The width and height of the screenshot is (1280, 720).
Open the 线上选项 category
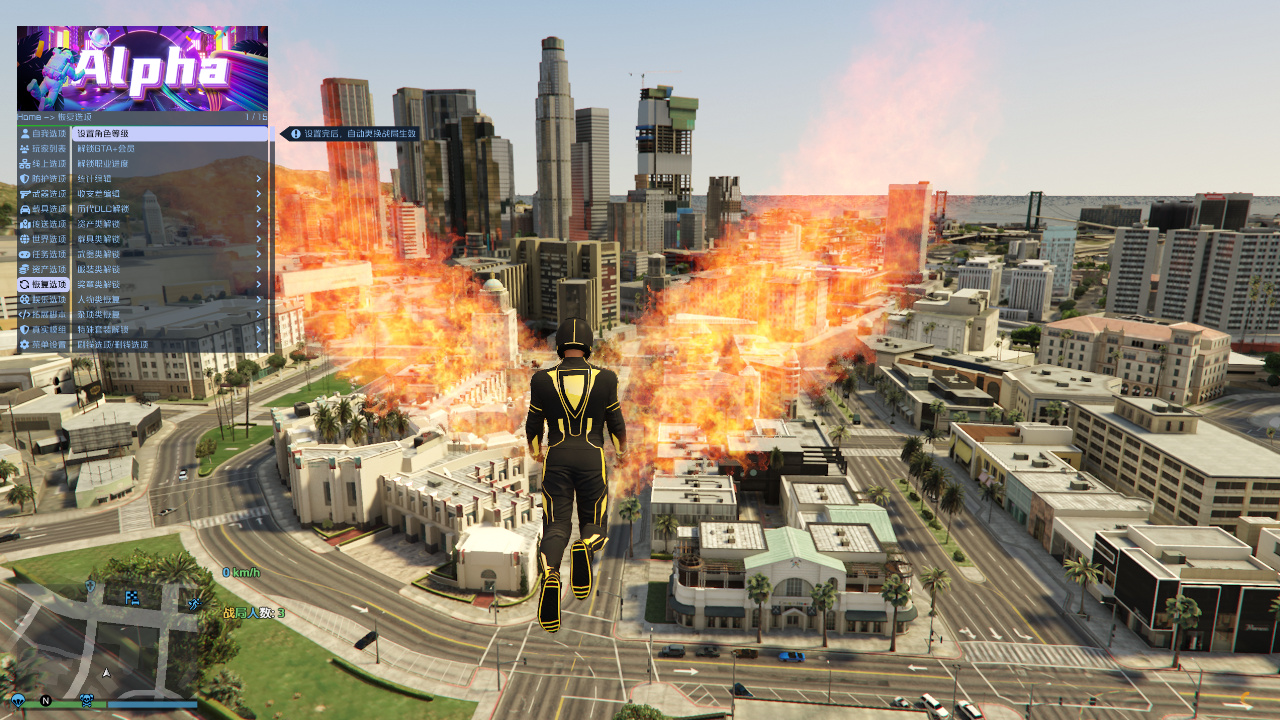tap(43, 163)
